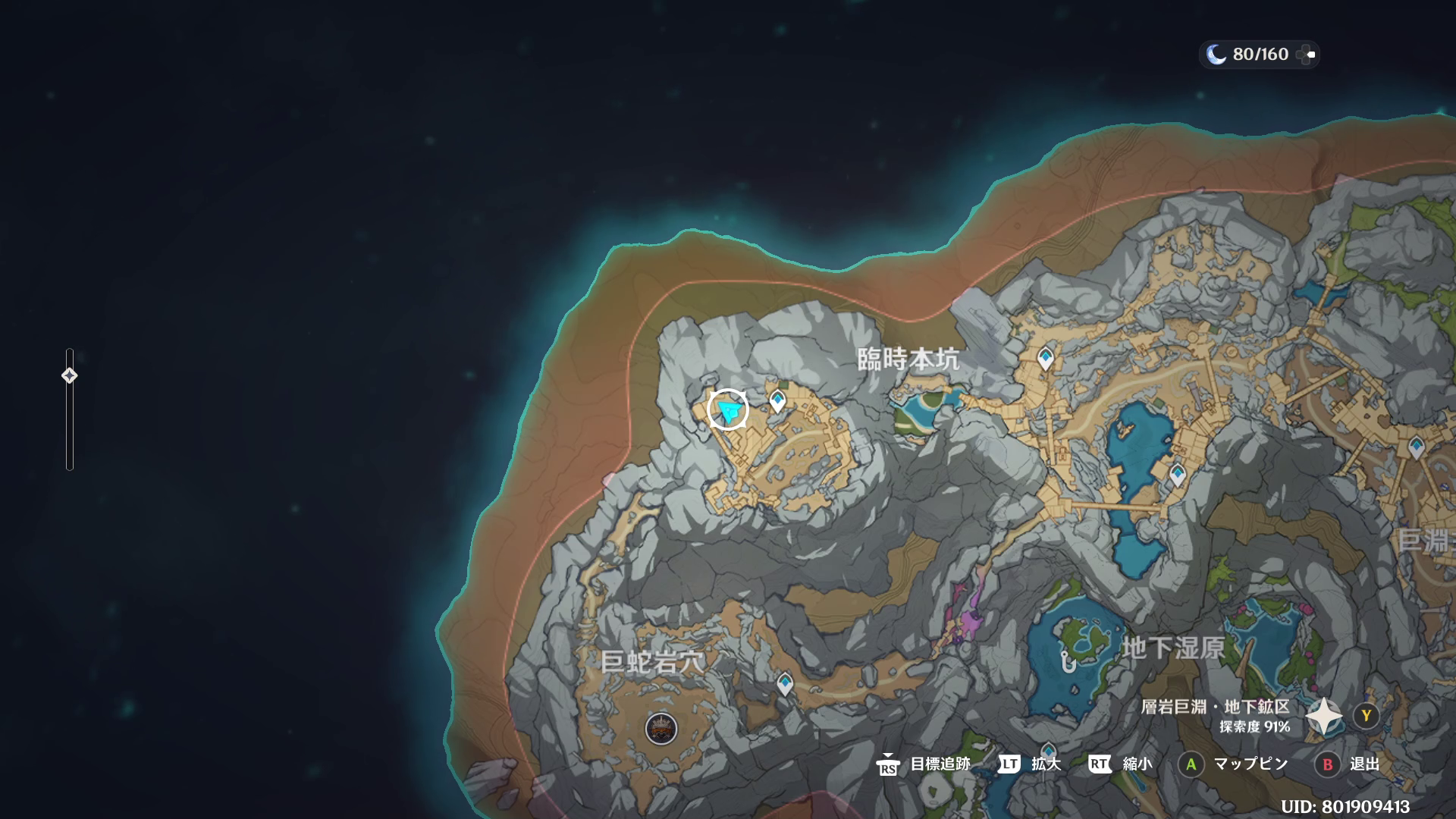Select the teleport waypoint near 巨蛇岩穴
Viewport: 1456px width, 819px height.
785,684
